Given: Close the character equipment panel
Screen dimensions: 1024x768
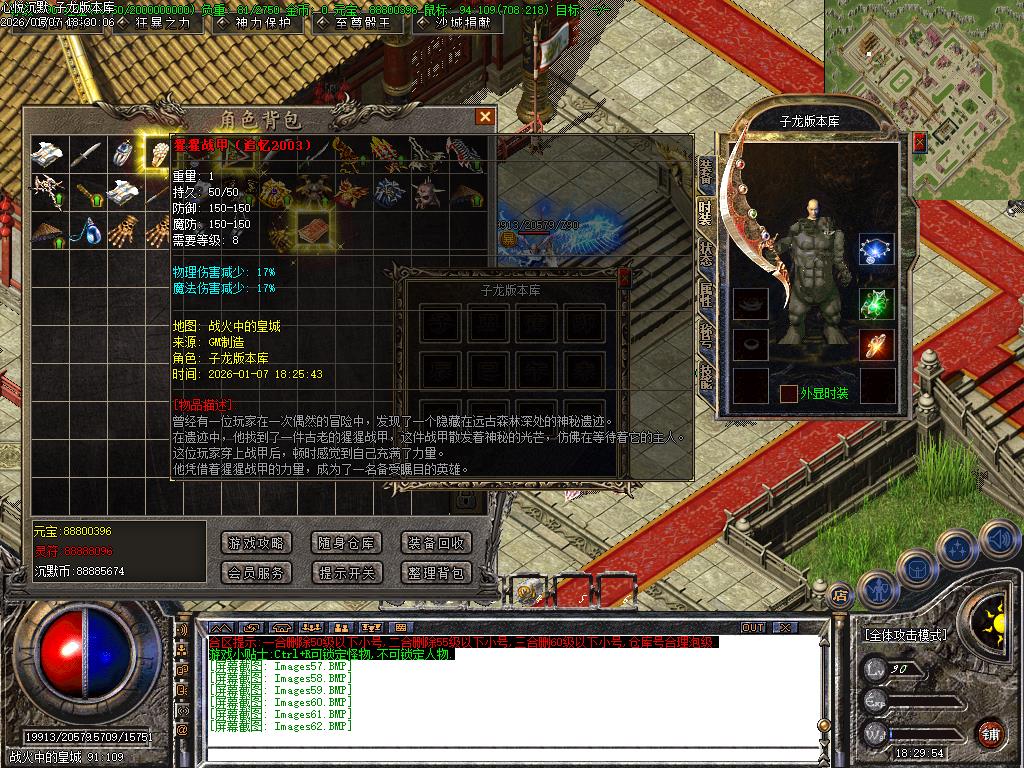Looking at the screenshot, I should click(x=919, y=142).
